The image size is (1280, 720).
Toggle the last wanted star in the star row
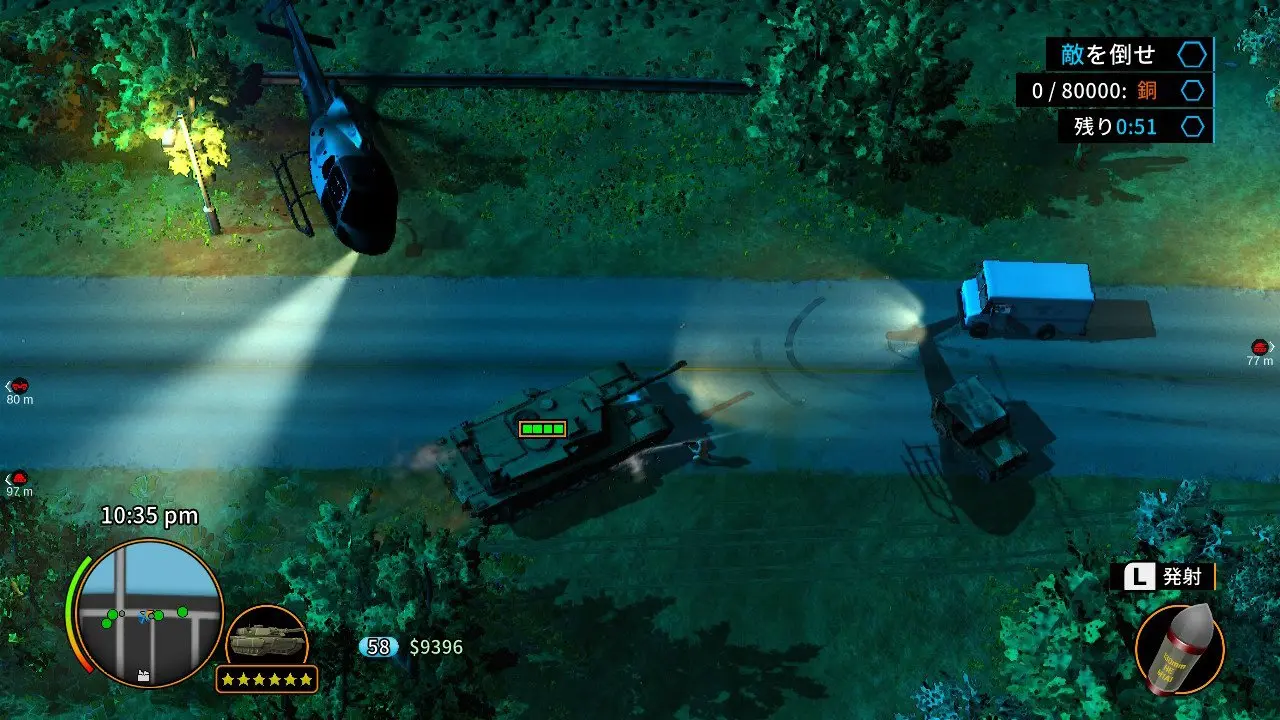pos(307,678)
